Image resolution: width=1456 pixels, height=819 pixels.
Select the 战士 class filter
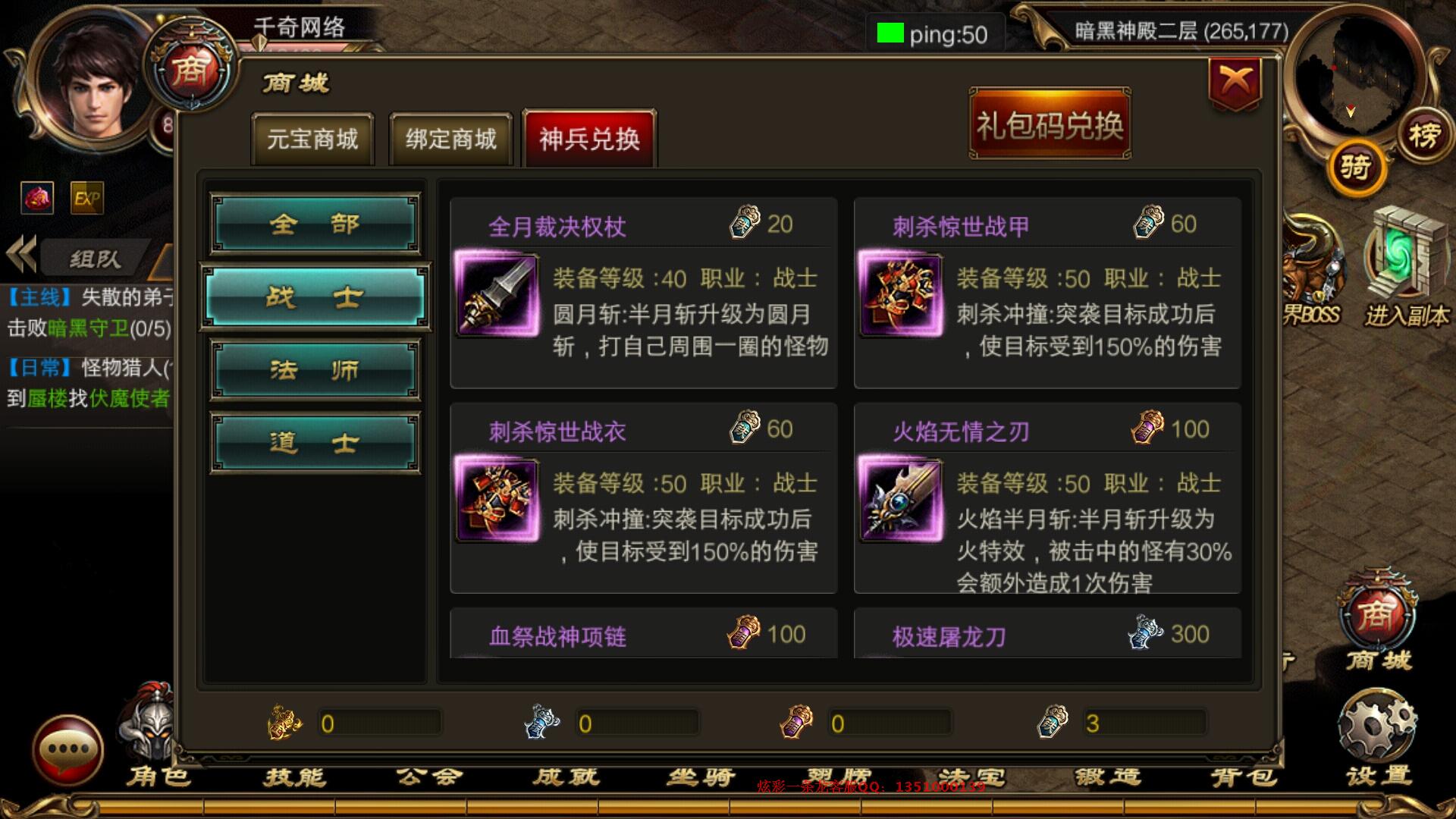click(x=315, y=296)
